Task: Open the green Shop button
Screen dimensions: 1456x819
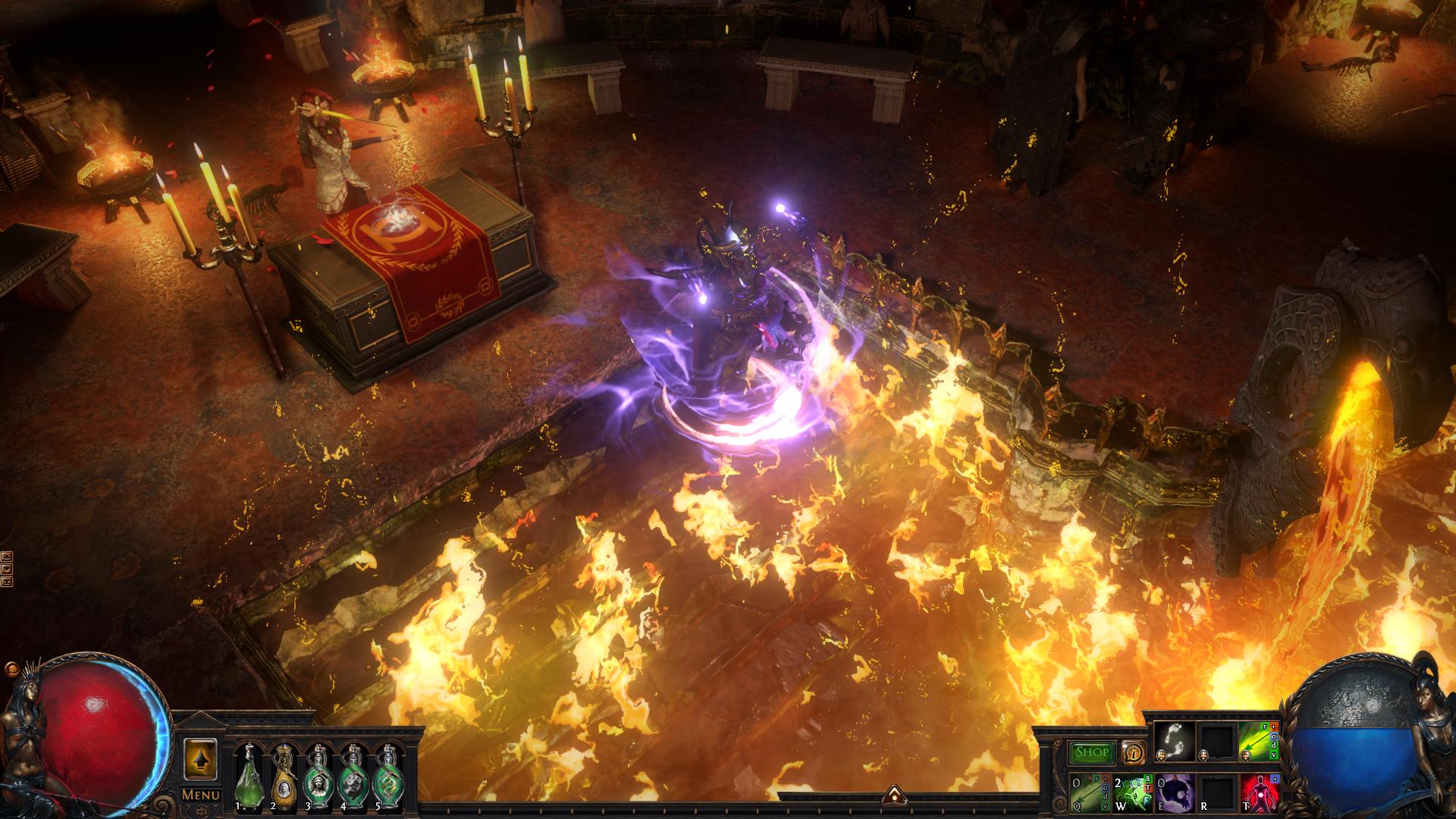Action: [x=1091, y=752]
